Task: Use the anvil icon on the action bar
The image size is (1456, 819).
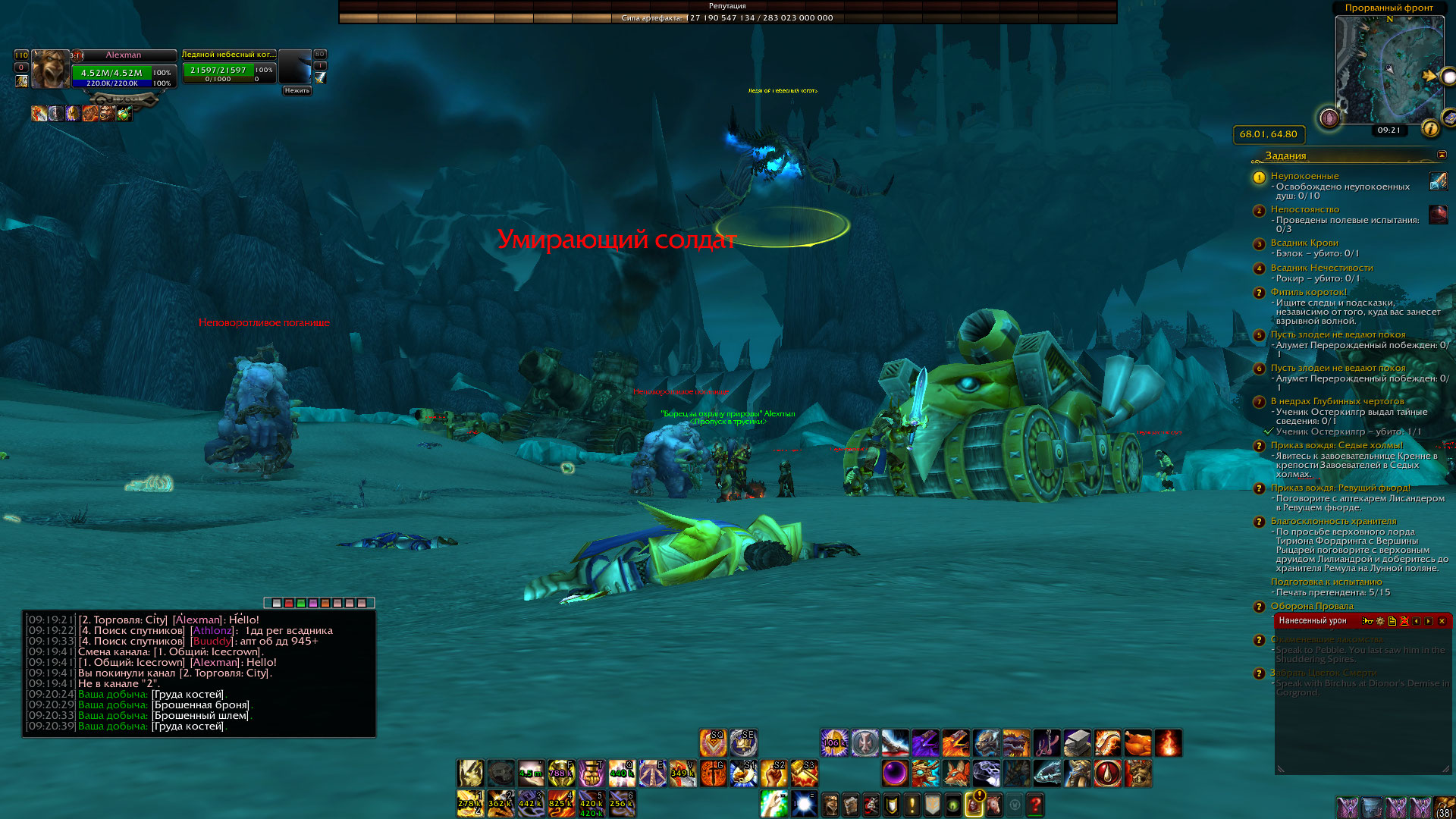Action: click(1077, 743)
